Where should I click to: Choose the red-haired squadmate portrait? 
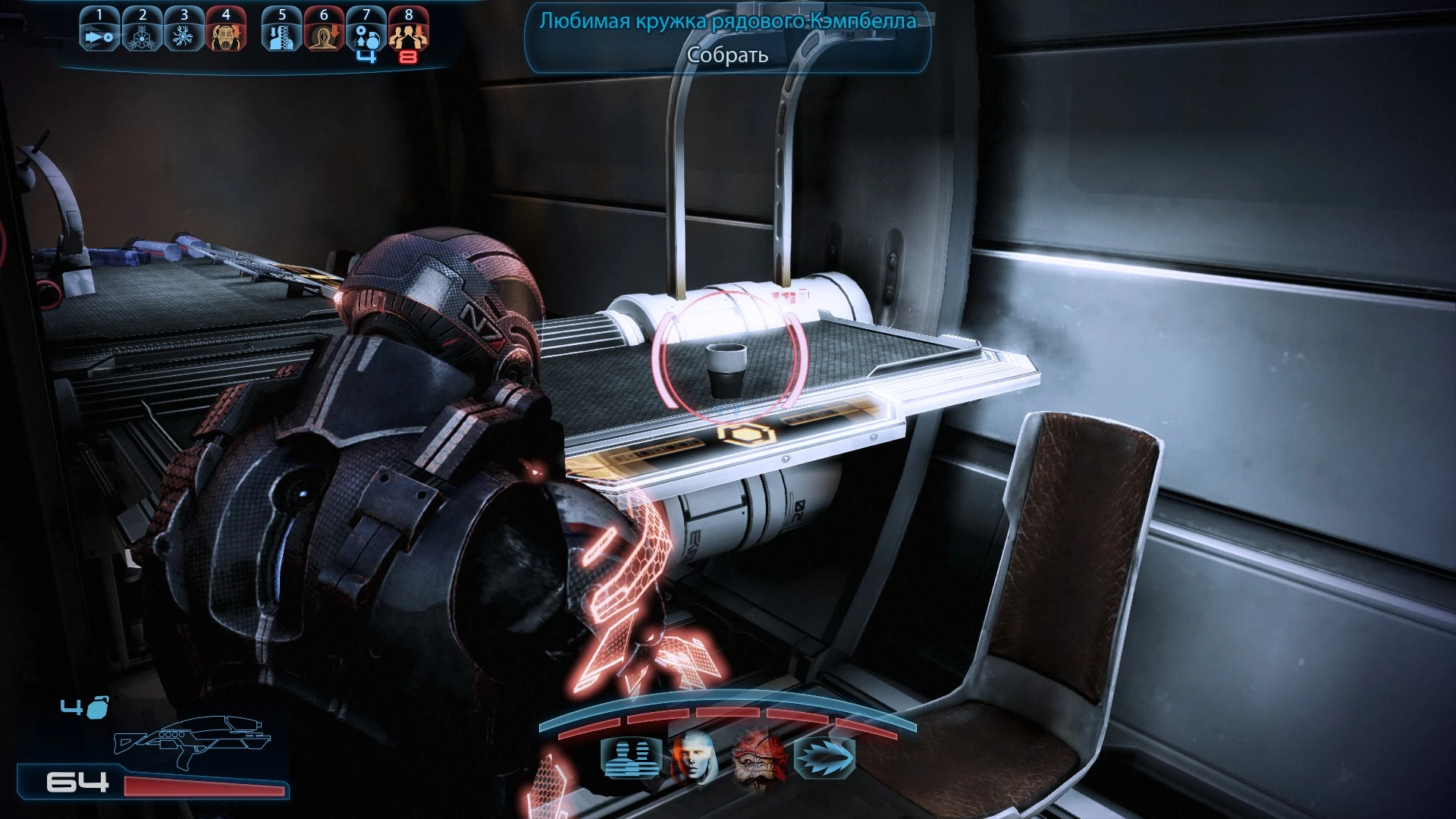(x=693, y=758)
